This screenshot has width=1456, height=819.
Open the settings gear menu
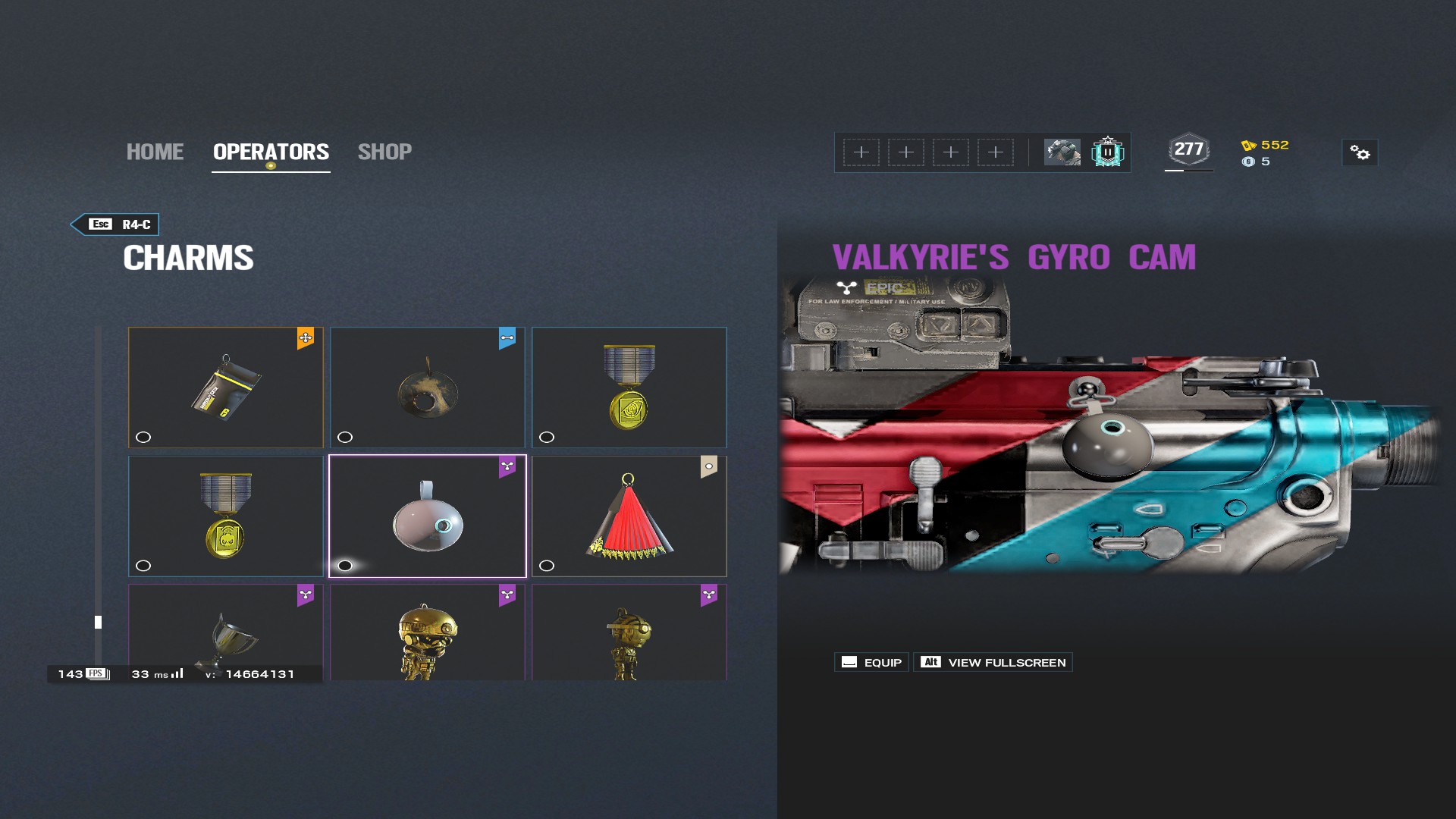1360,153
